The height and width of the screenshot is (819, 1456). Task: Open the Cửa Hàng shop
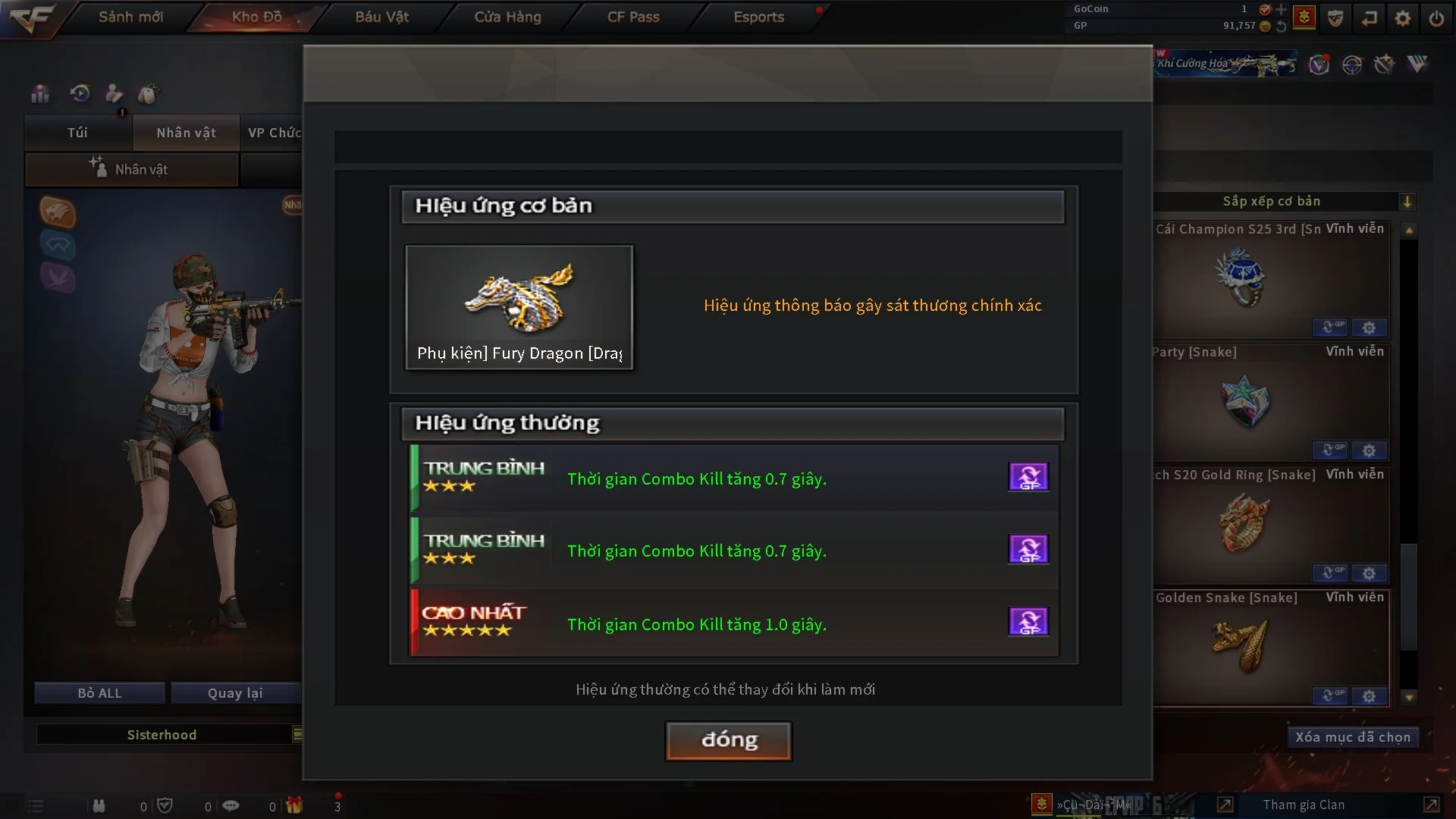click(507, 17)
